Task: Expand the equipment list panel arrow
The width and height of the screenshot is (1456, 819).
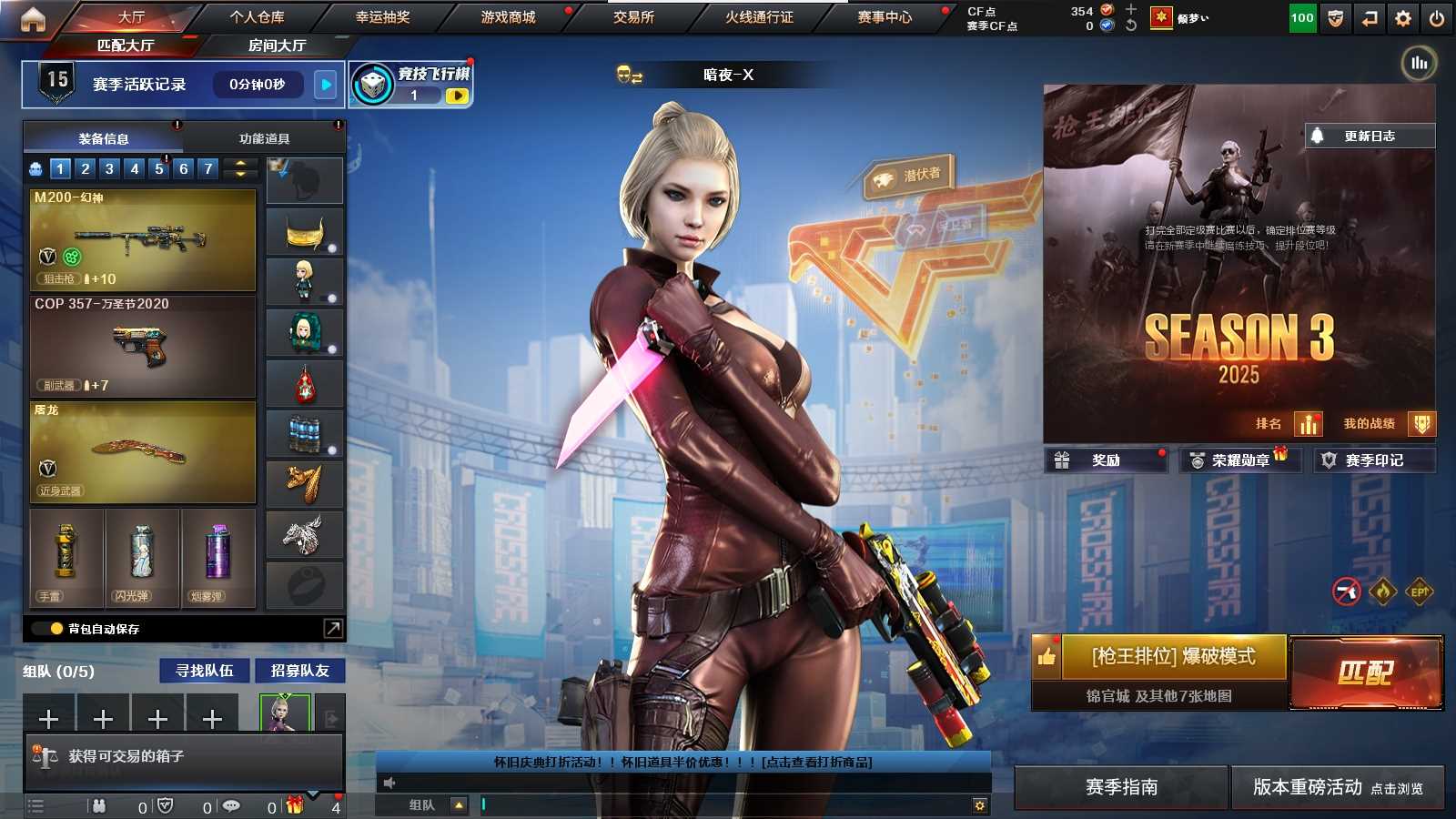Action: 333,628
